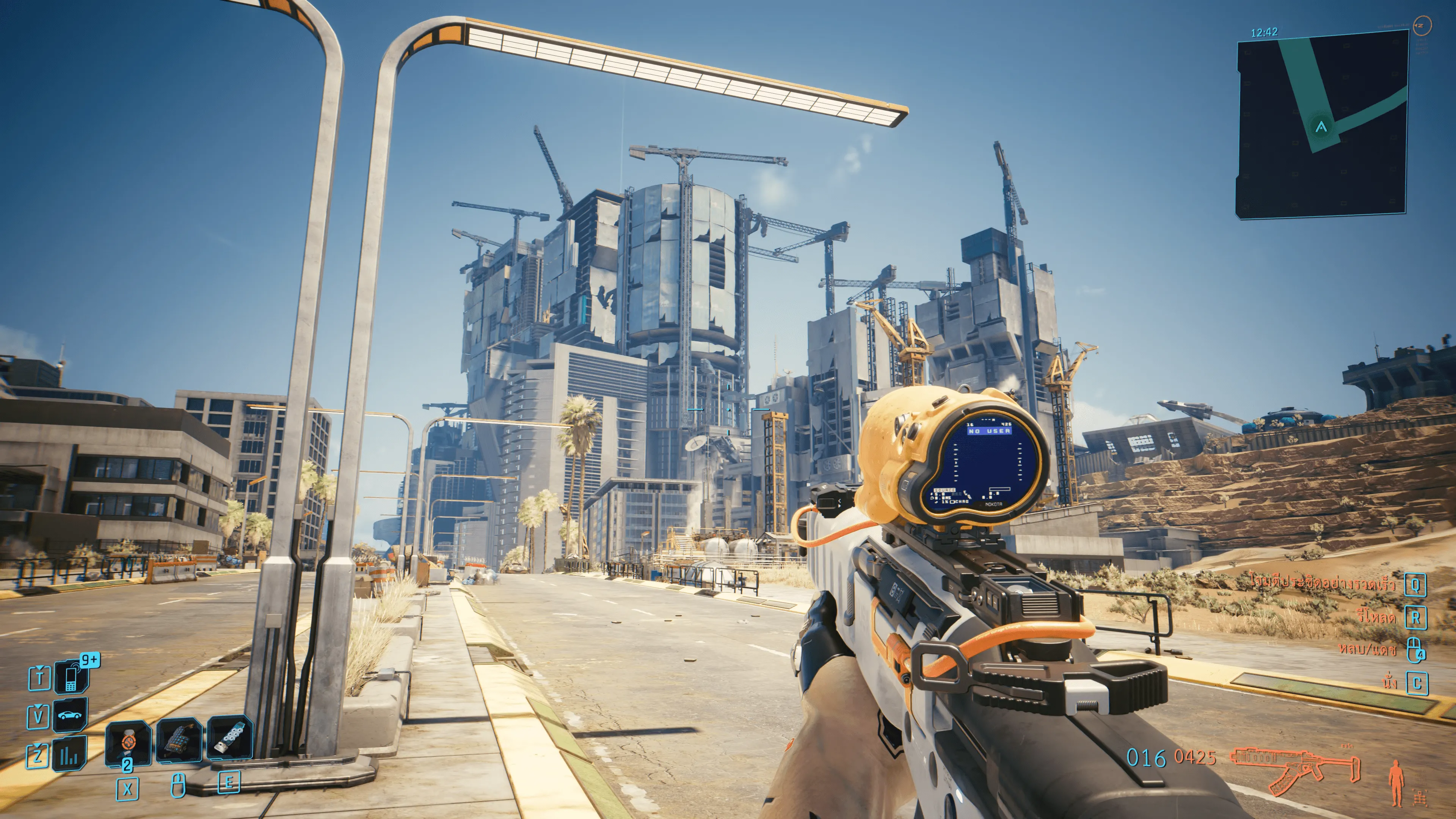Screen dimensions: 1456x819
Task: Open the phone with 9+ notifications
Action: click(x=71, y=676)
